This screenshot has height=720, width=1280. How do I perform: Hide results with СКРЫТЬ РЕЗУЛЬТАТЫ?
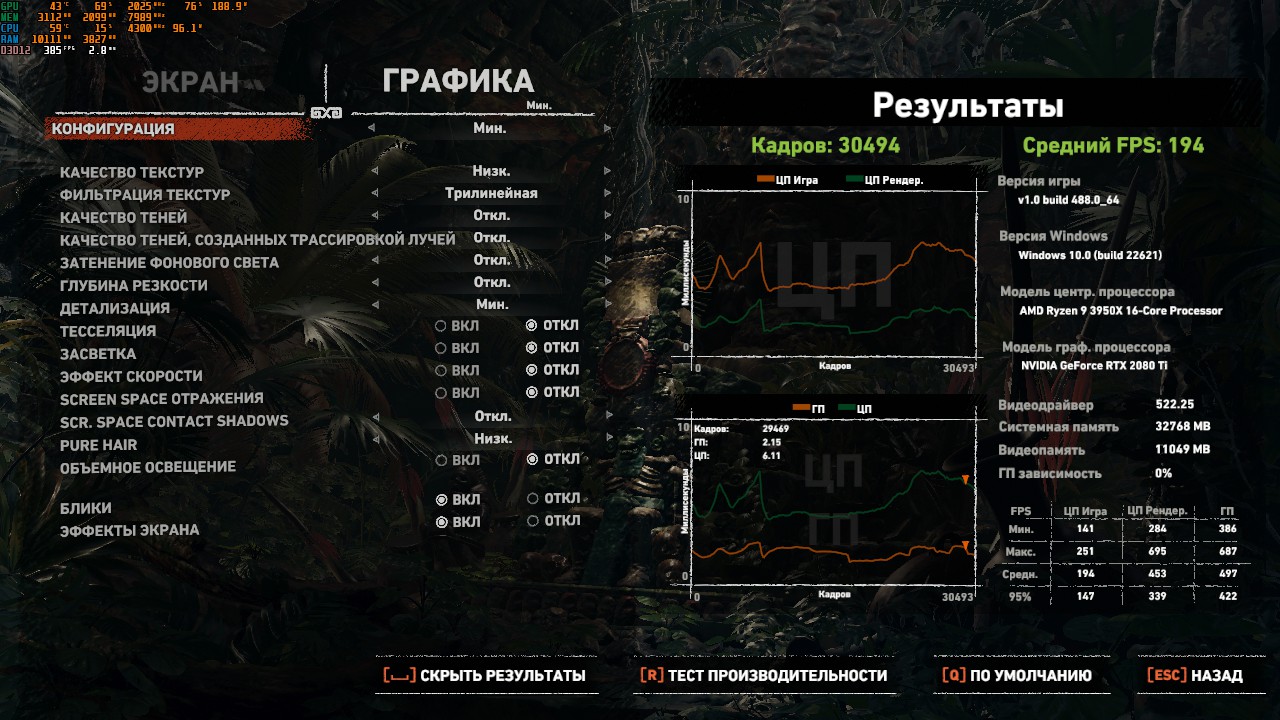[x=485, y=676]
